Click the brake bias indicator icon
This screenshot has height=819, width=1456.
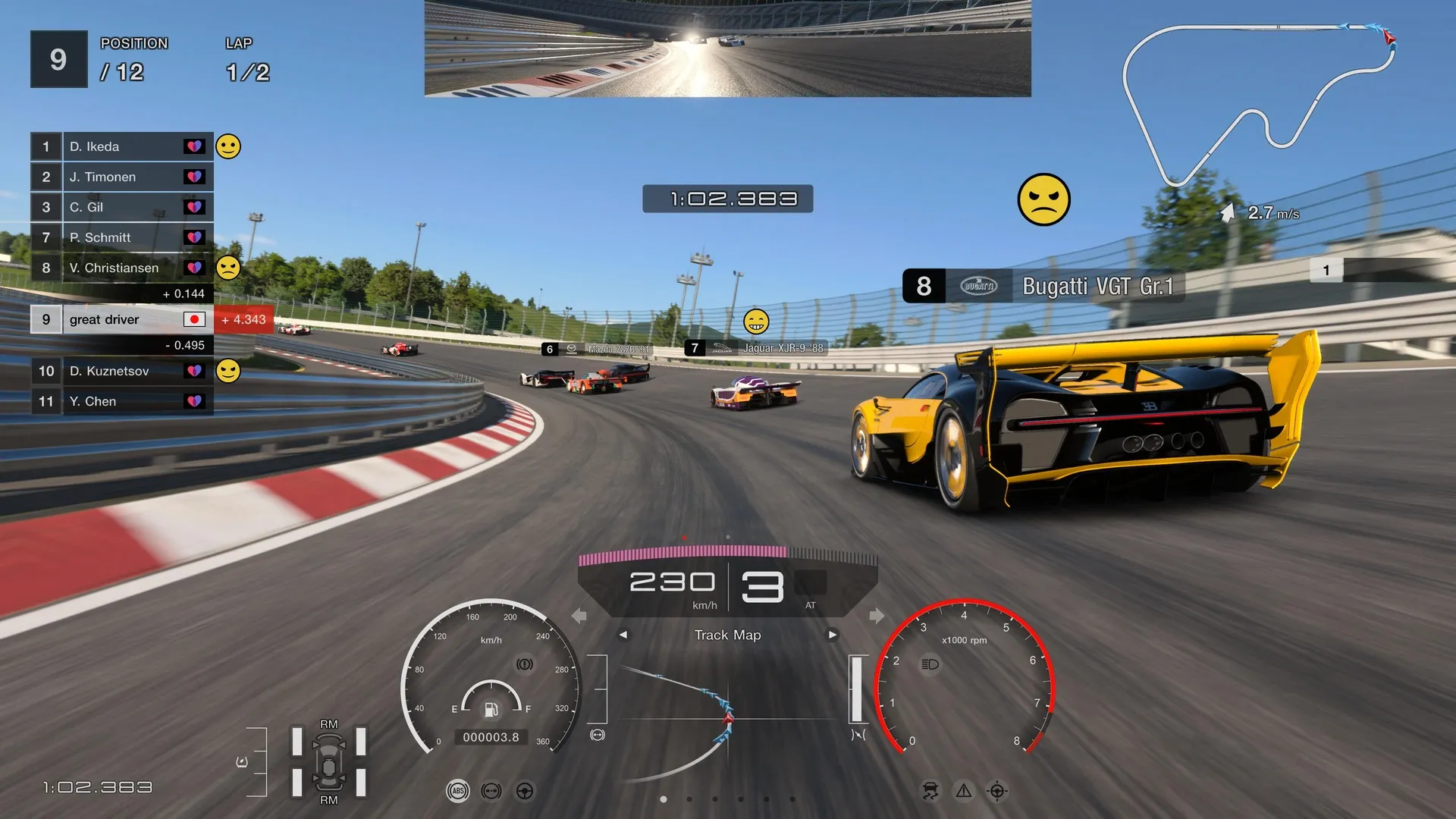pyautogui.click(x=491, y=791)
